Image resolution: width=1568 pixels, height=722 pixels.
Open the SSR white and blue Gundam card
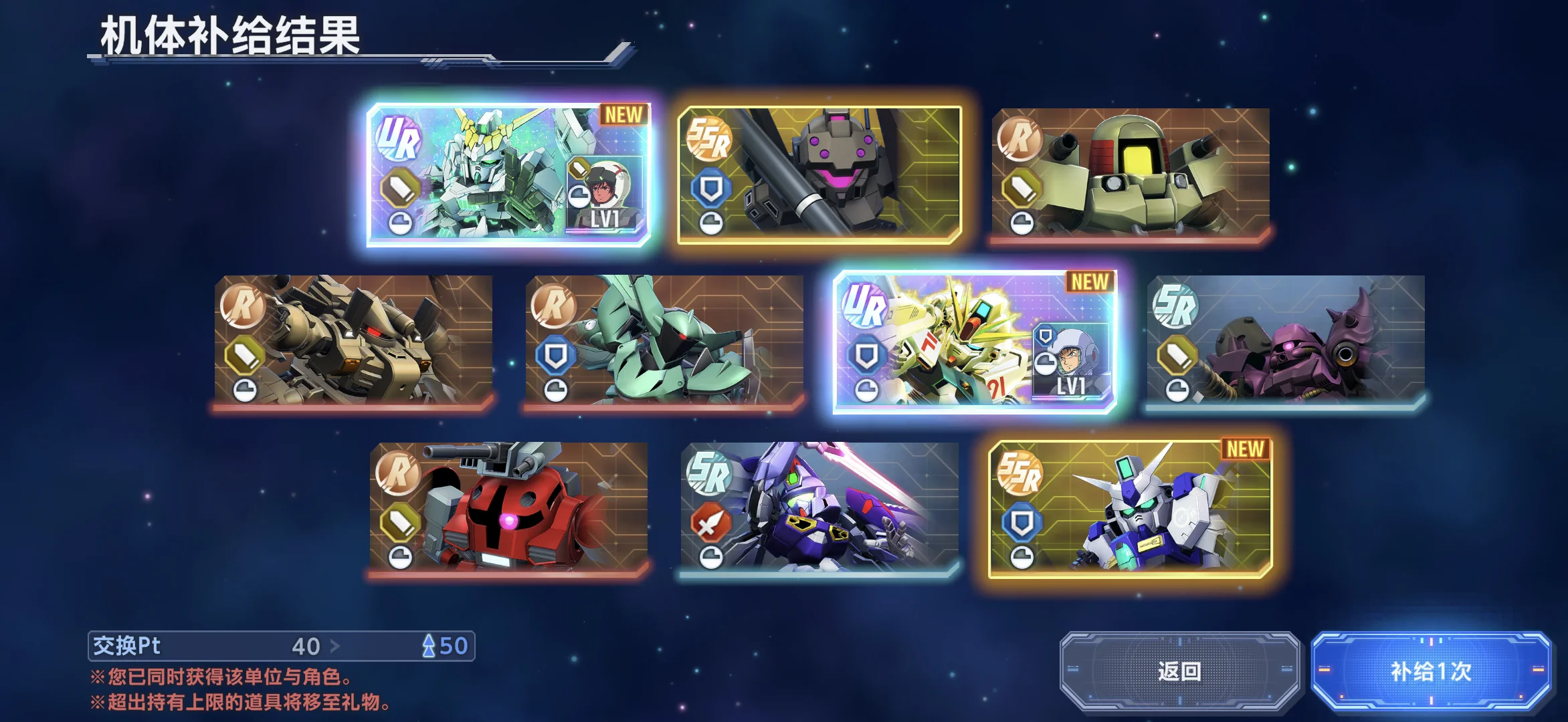[x=1131, y=508]
